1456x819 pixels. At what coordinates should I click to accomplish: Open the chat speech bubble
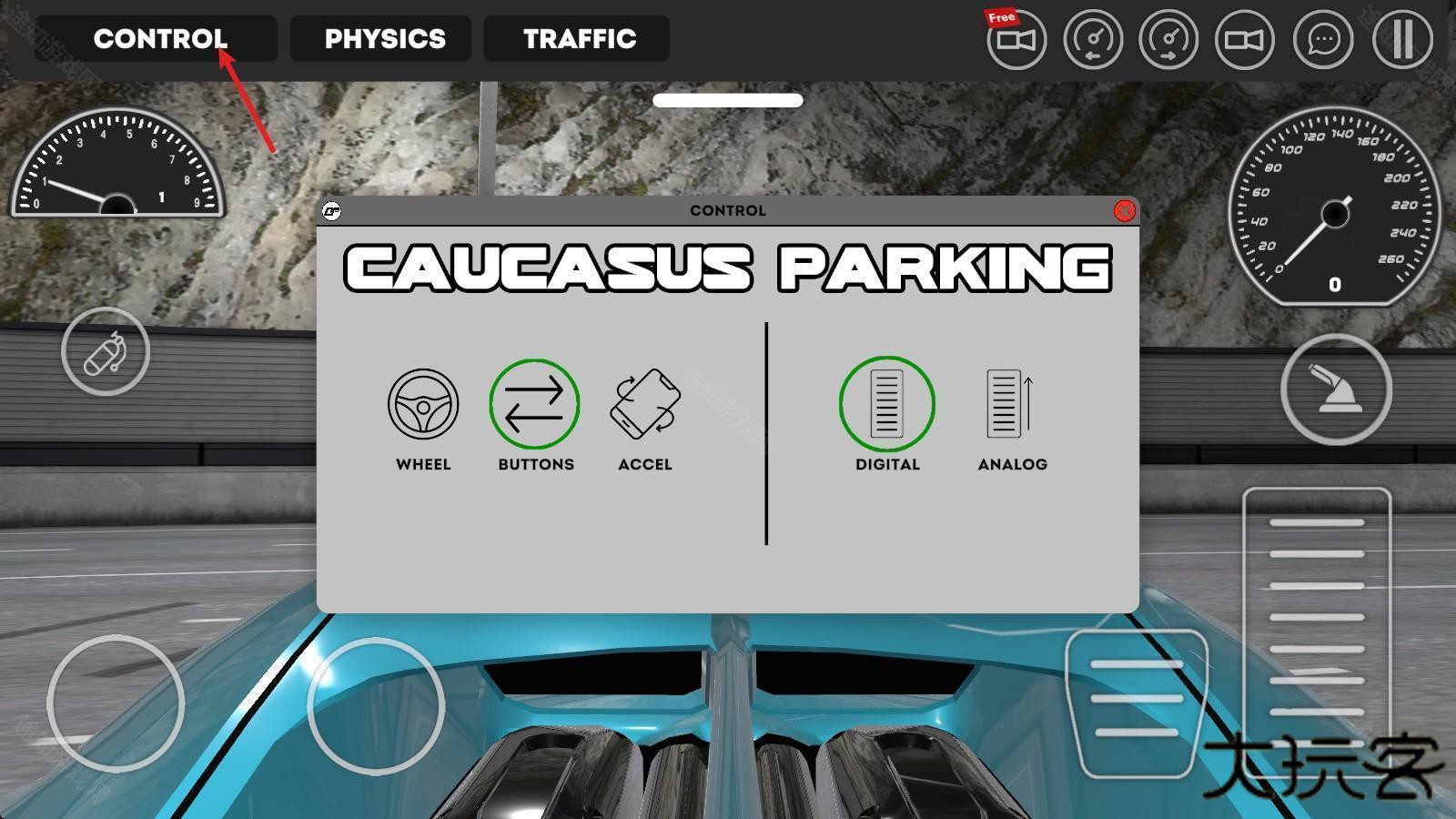[1323, 40]
